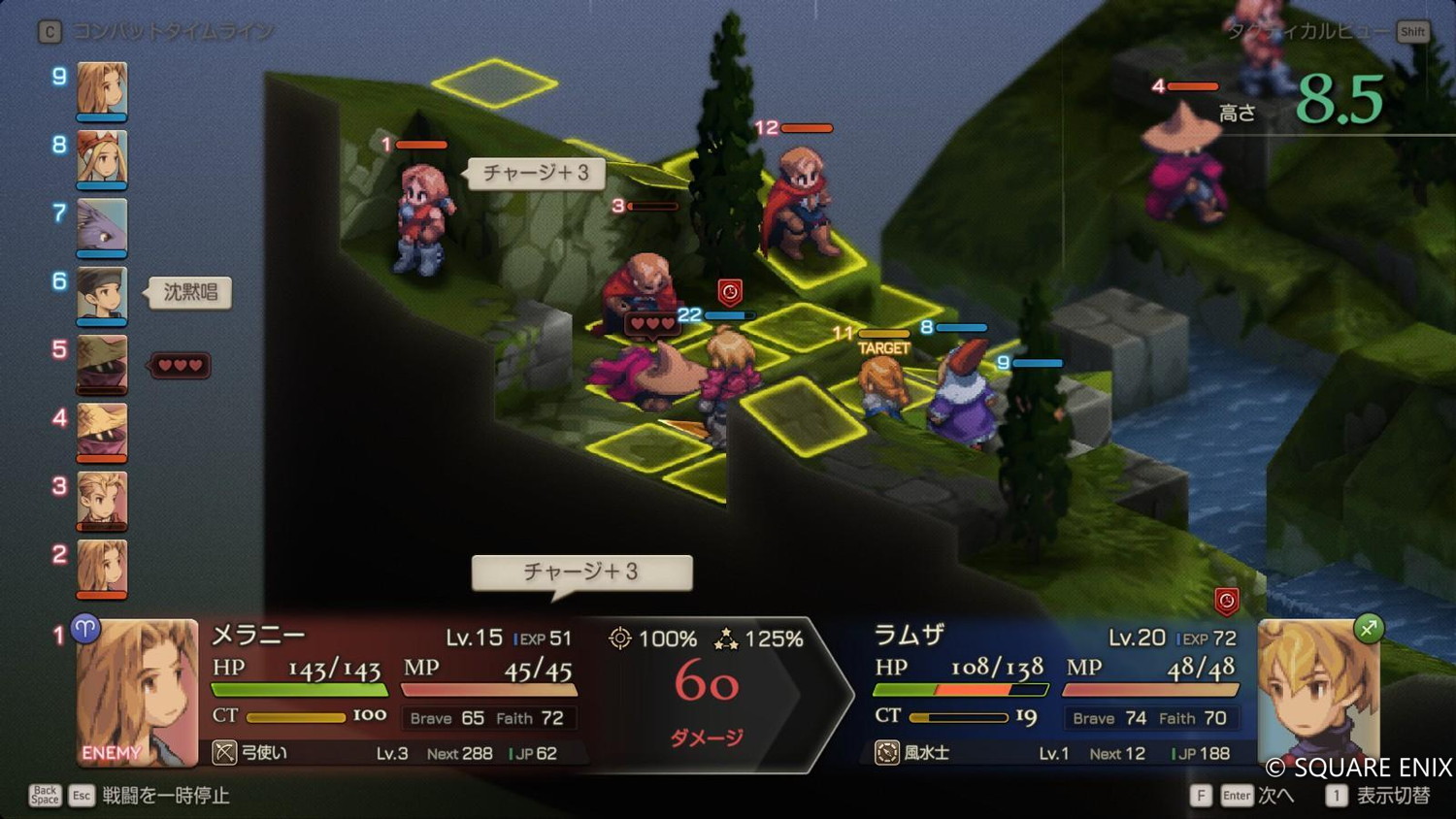Pause the battle with 戦闘を一時停止

coord(165,796)
